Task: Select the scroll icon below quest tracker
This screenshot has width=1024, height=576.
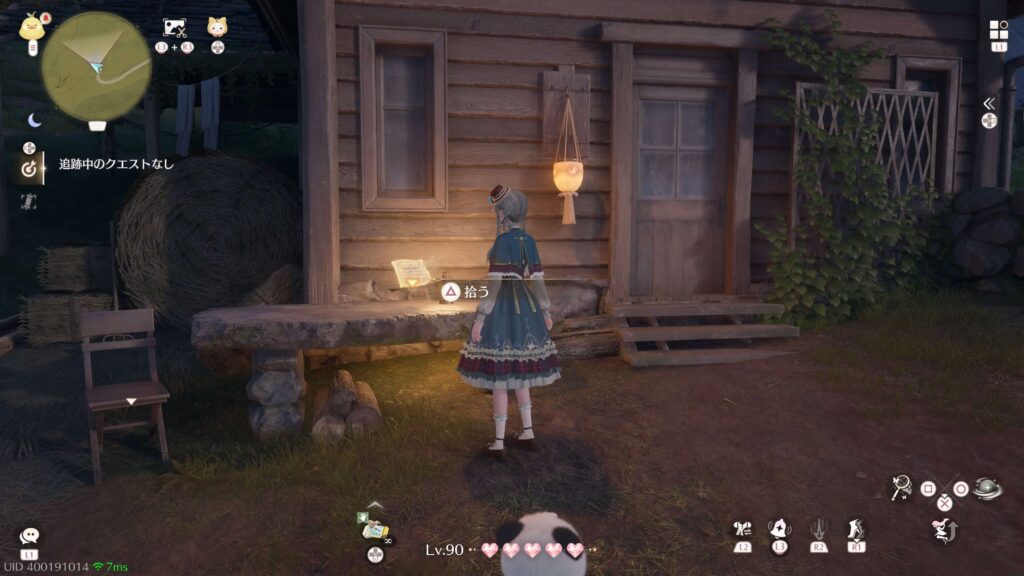Action: click(28, 201)
